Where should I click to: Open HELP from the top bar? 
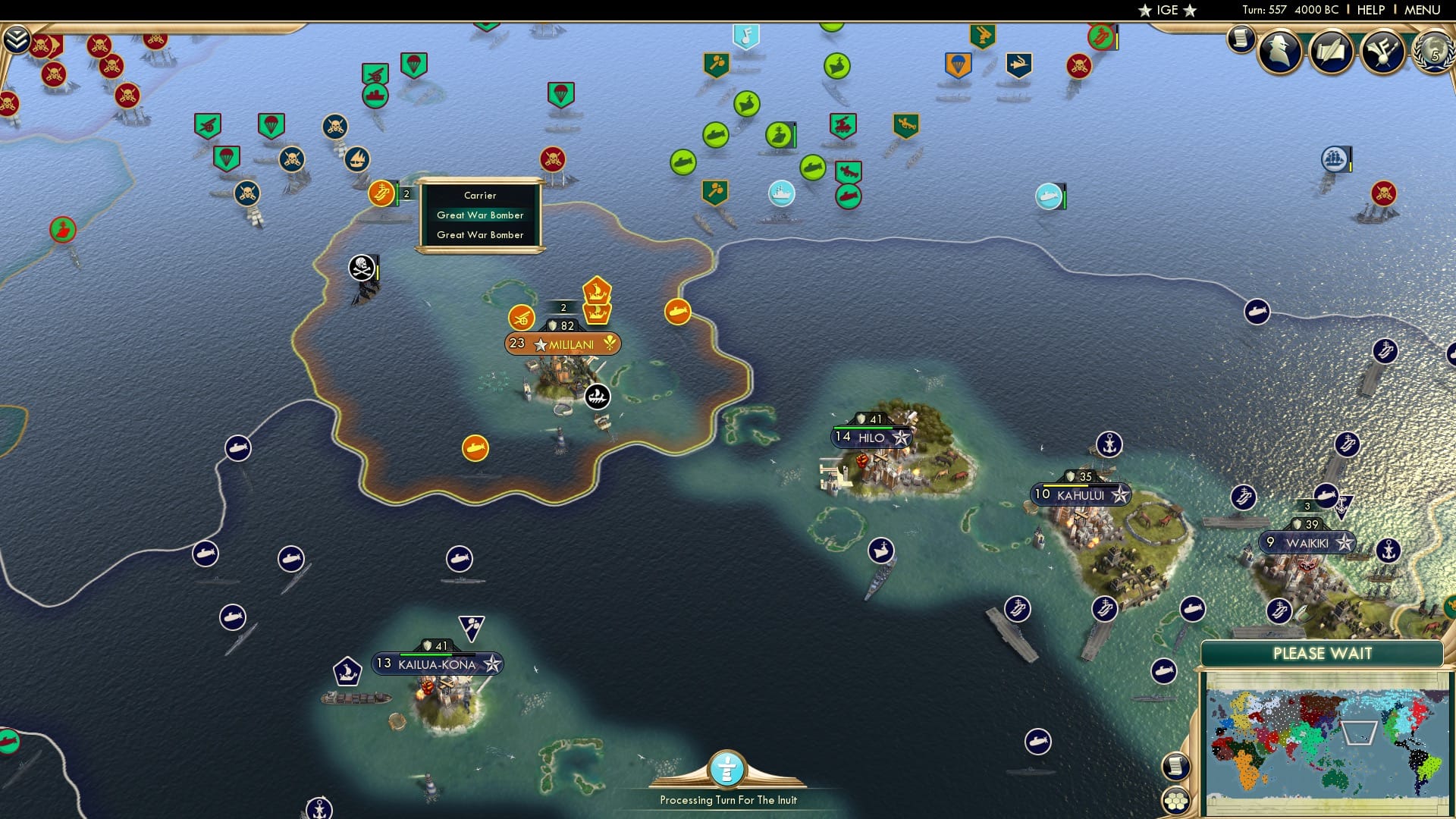pyautogui.click(x=1373, y=10)
